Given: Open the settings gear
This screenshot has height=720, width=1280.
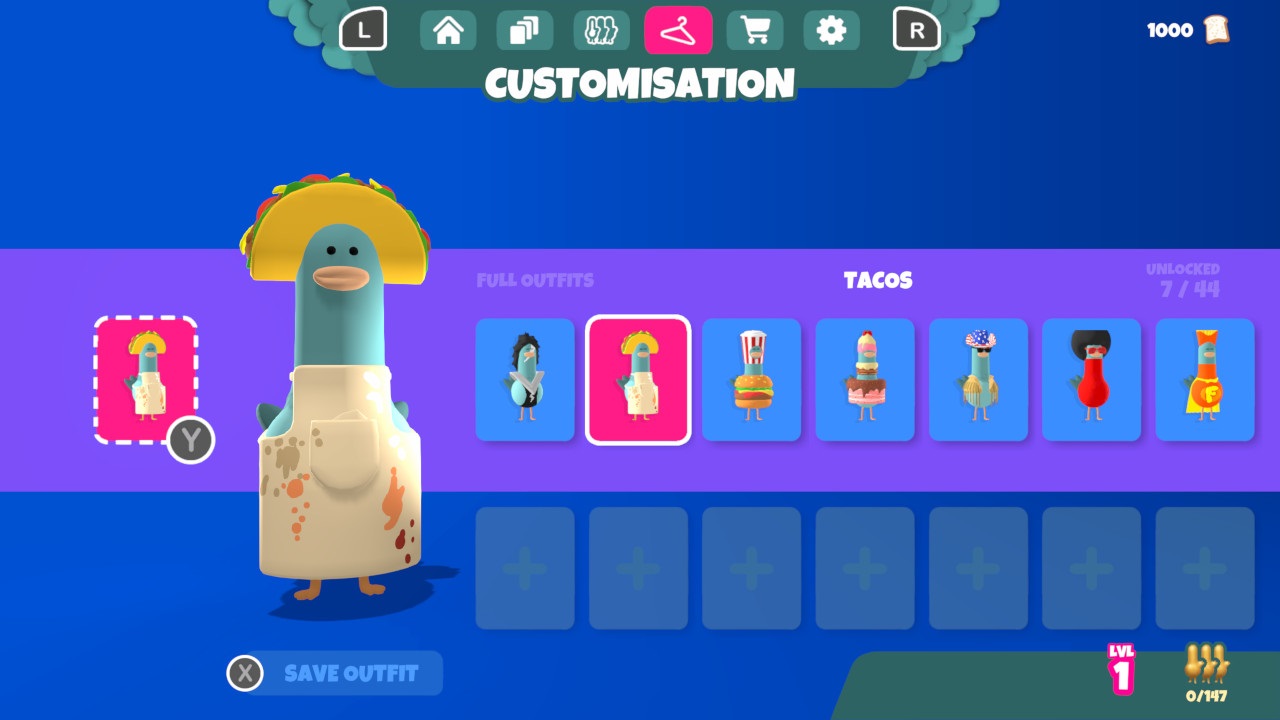Looking at the screenshot, I should pos(832,30).
